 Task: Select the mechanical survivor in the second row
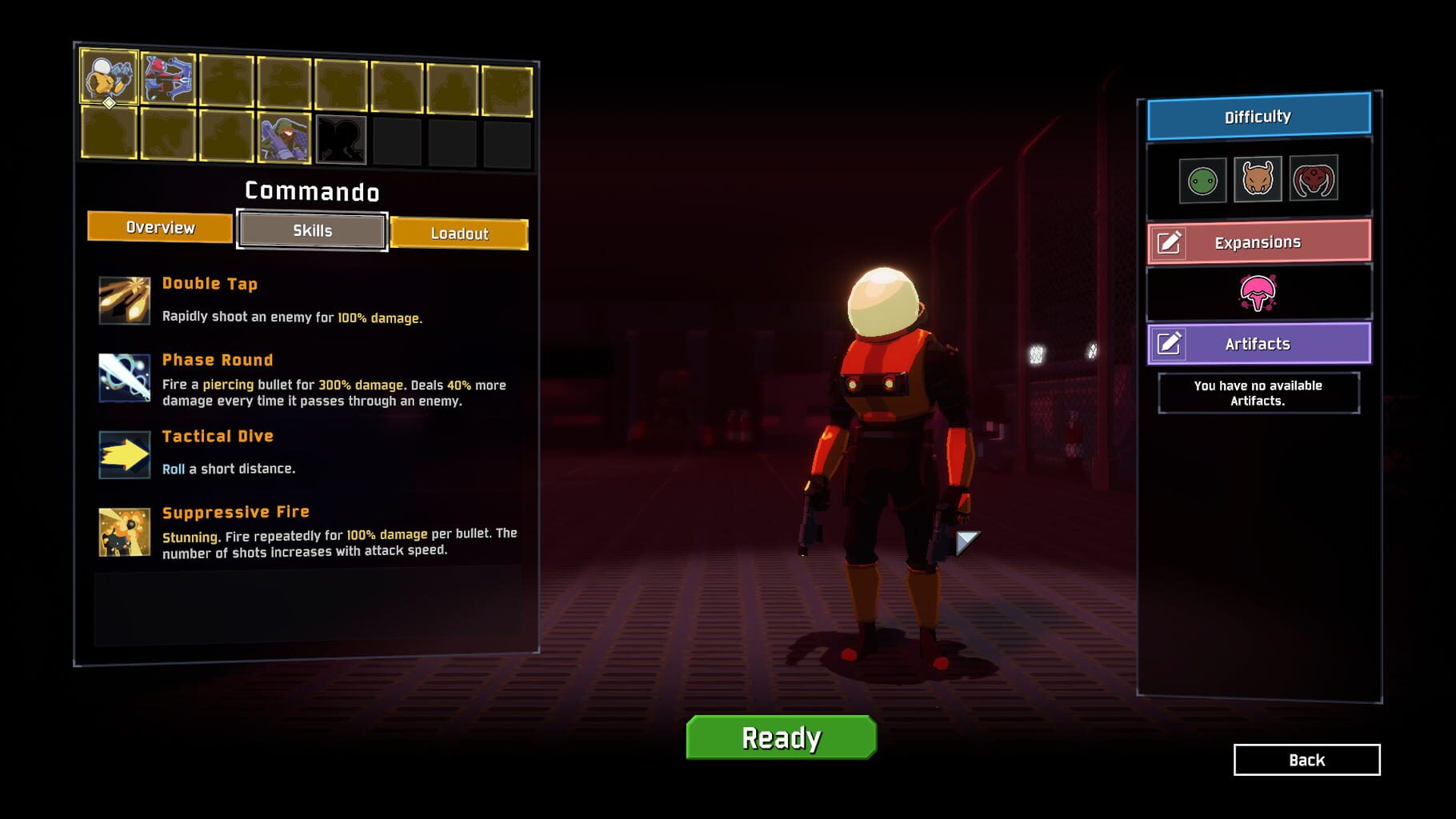click(x=286, y=138)
